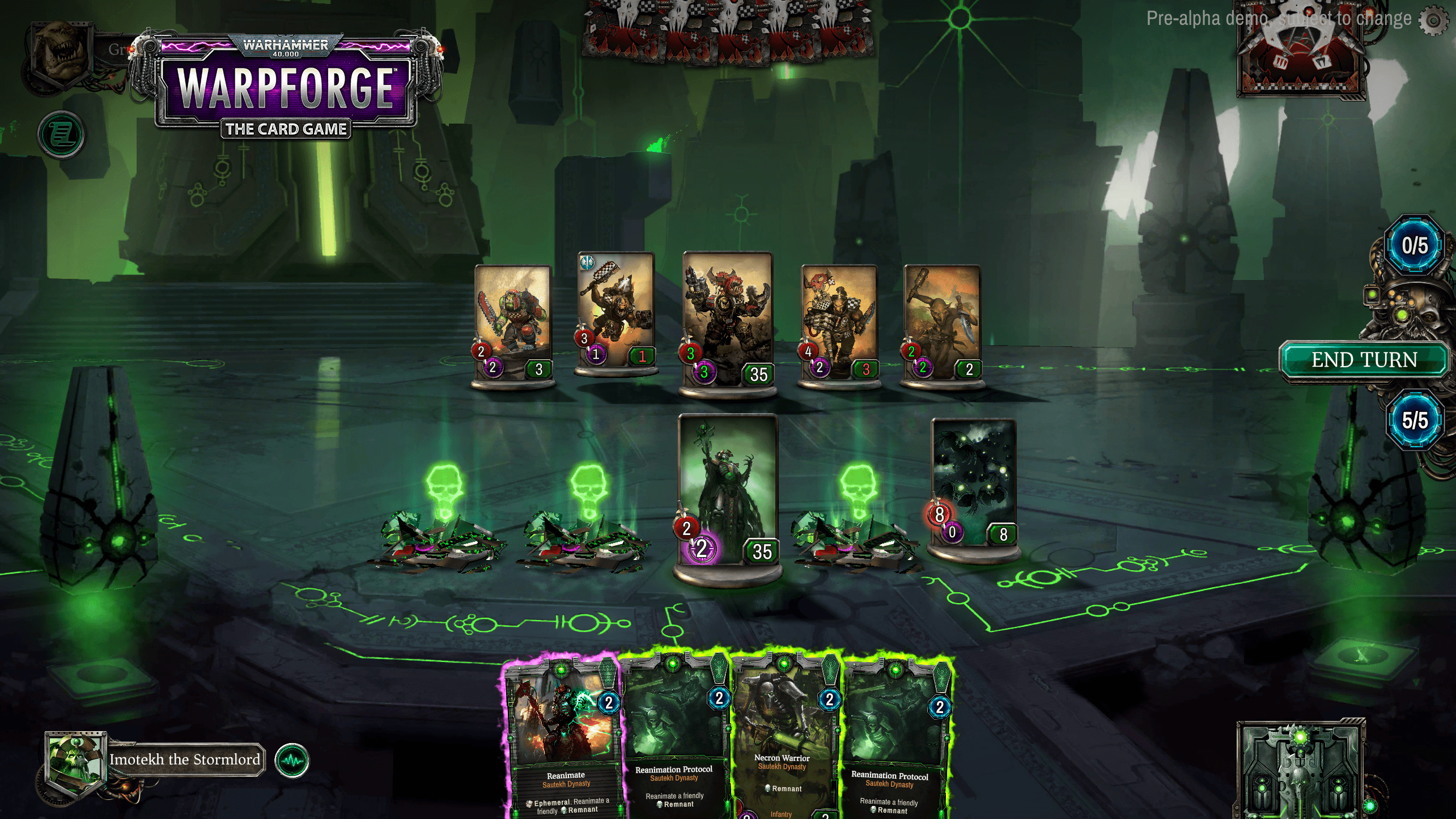Image resolution: width=1456 pixels, height=819 pixels.
Task: Play the Necron Warrior card from hand
Action: 785,748
